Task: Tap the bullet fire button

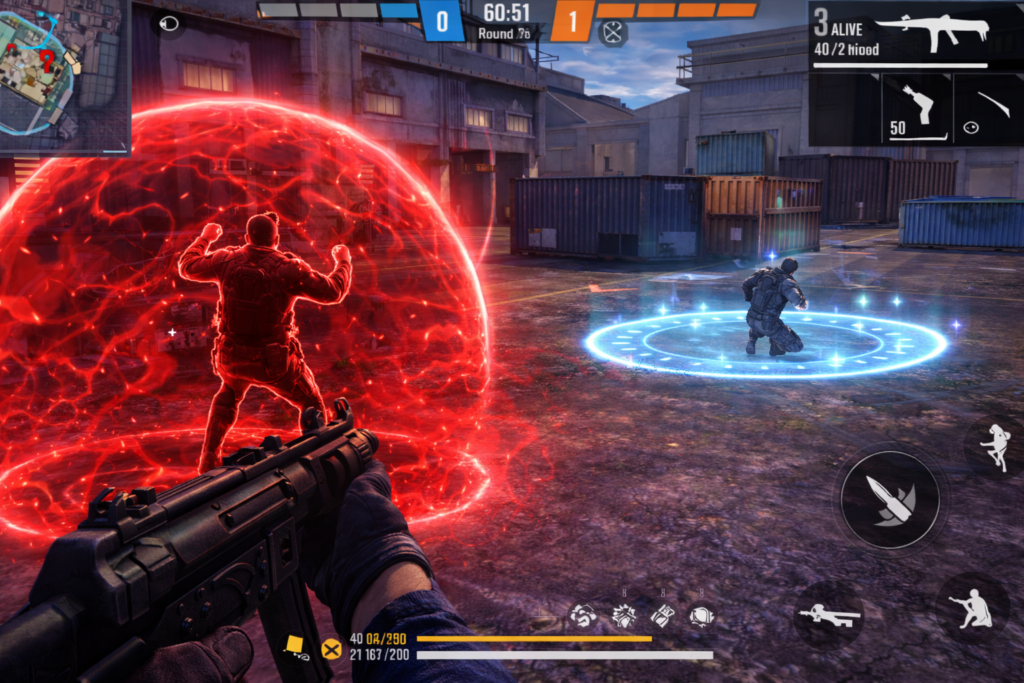Action: coord(889,499)
